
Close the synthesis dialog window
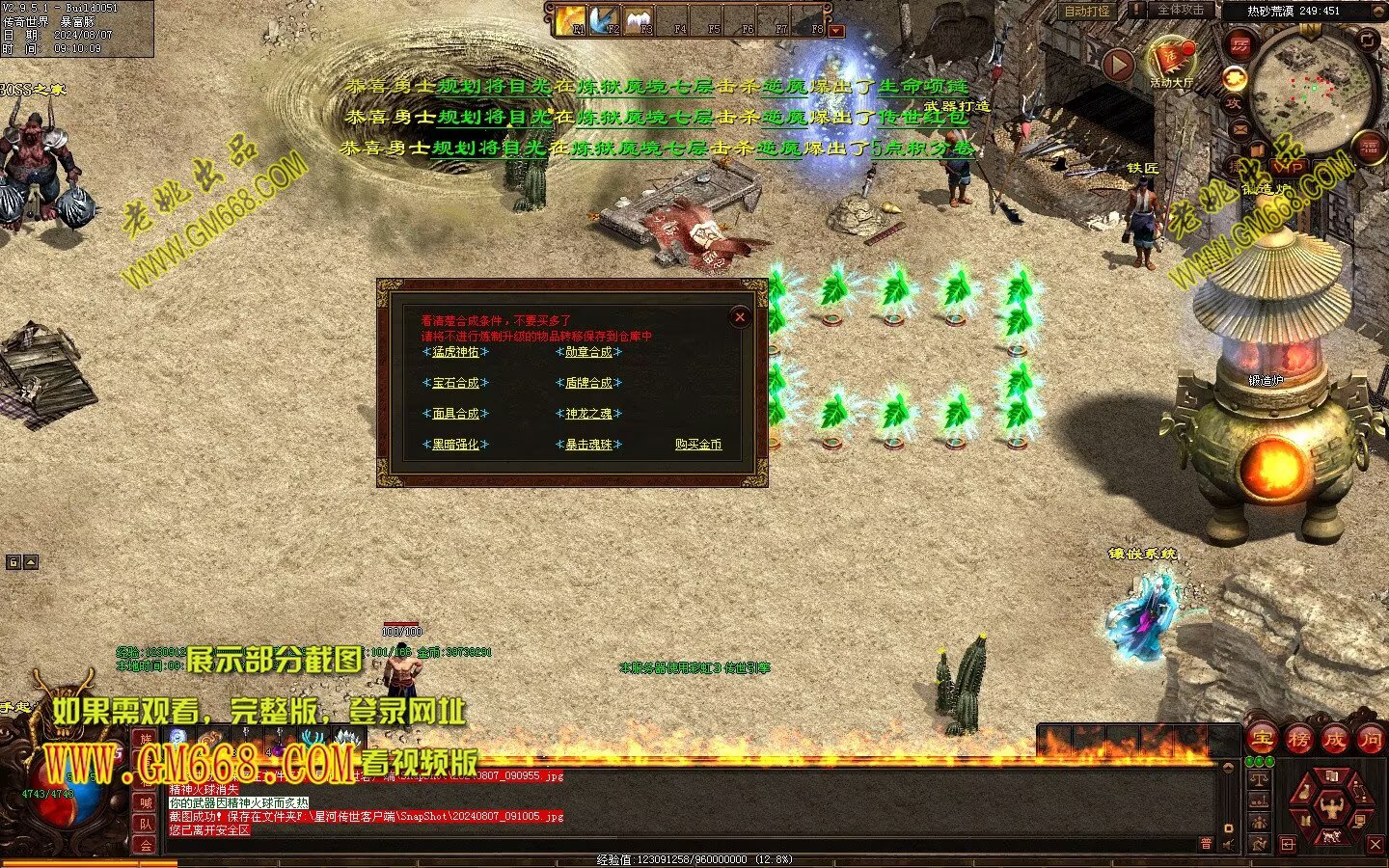[x=740, y=316]
